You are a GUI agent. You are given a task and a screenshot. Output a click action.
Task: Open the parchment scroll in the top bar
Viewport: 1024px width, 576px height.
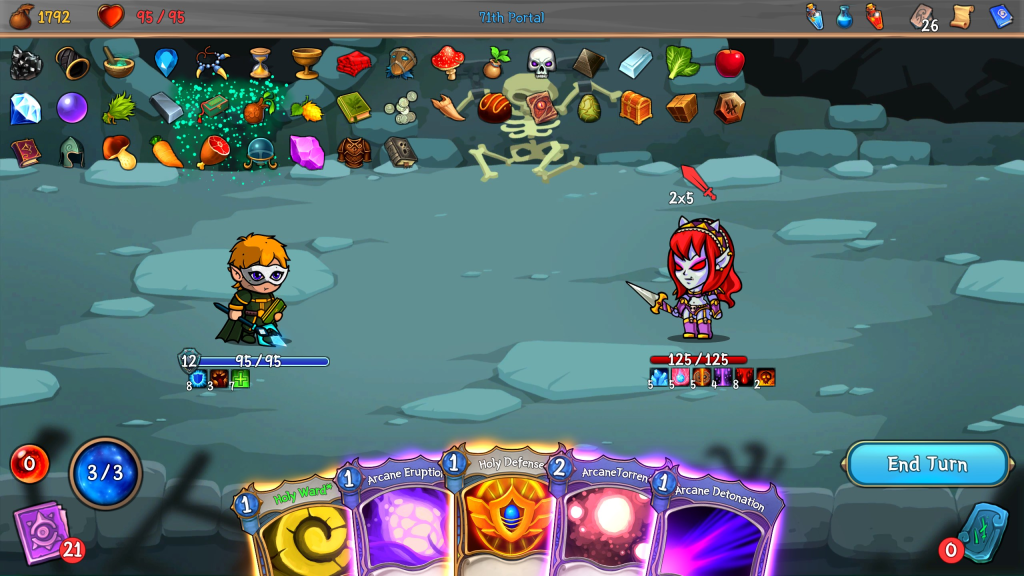[963, 16]
